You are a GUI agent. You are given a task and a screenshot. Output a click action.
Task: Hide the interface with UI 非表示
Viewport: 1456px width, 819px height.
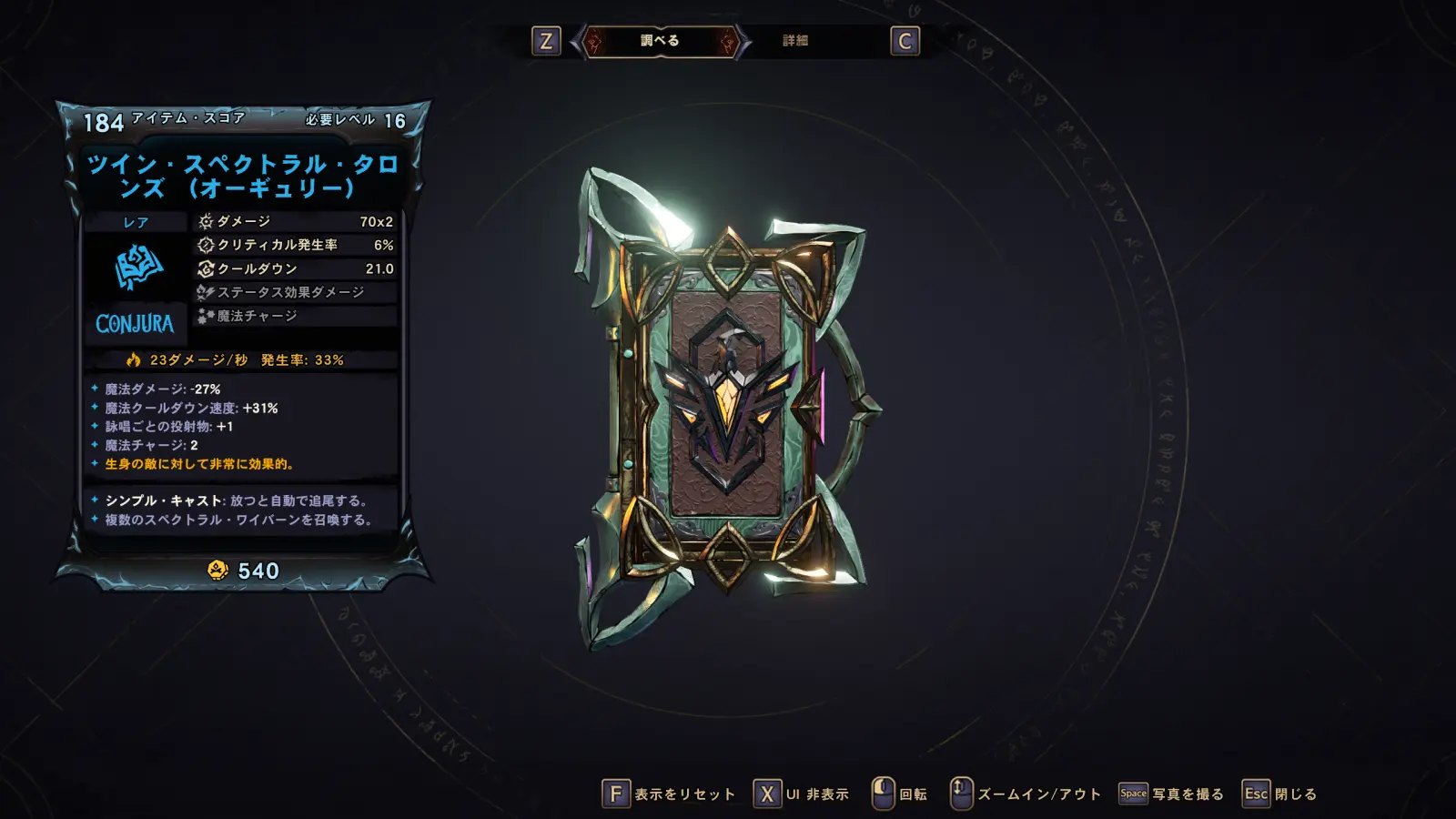pos(802,794)
